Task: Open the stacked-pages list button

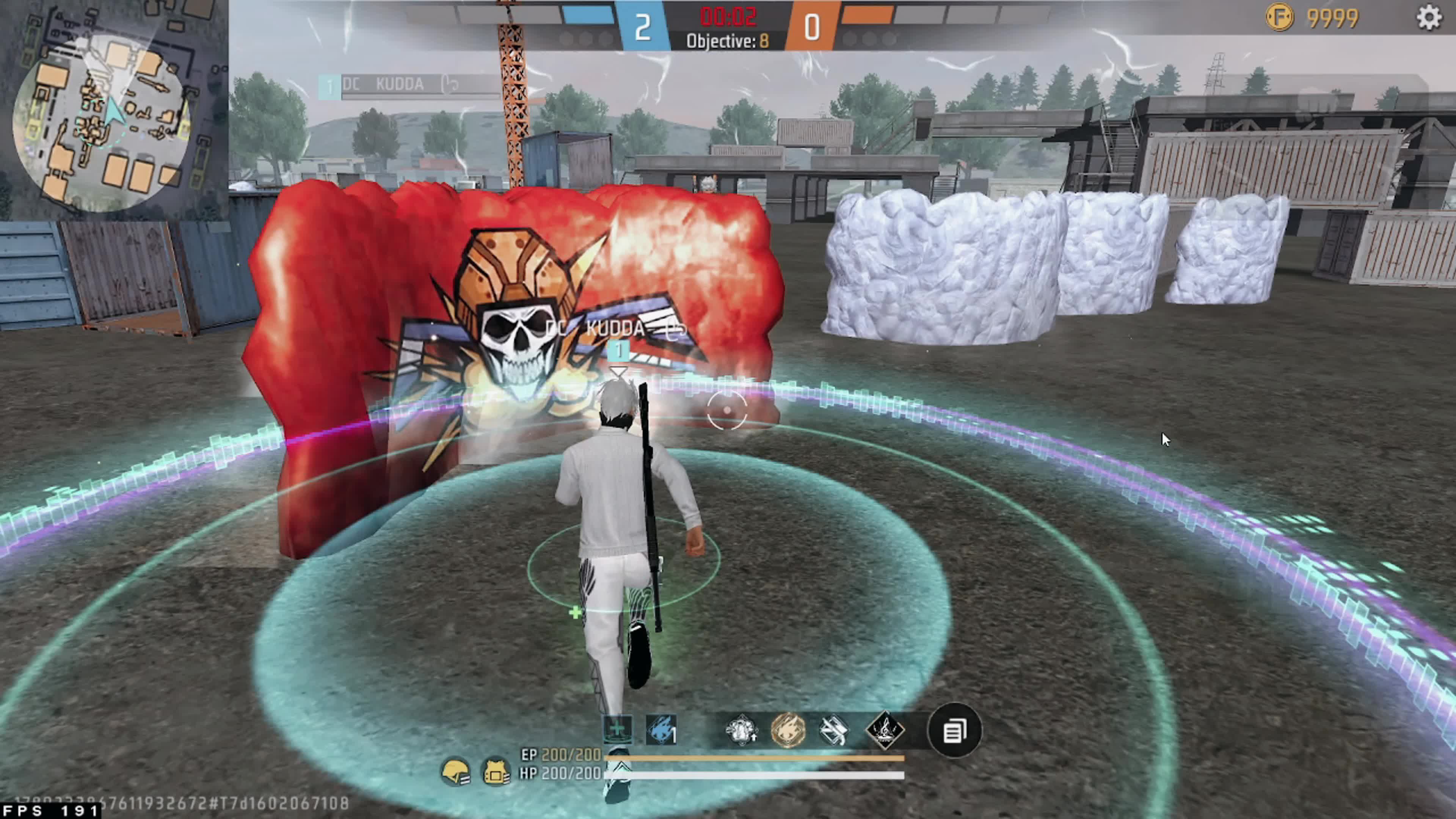Action: point(954,730)
